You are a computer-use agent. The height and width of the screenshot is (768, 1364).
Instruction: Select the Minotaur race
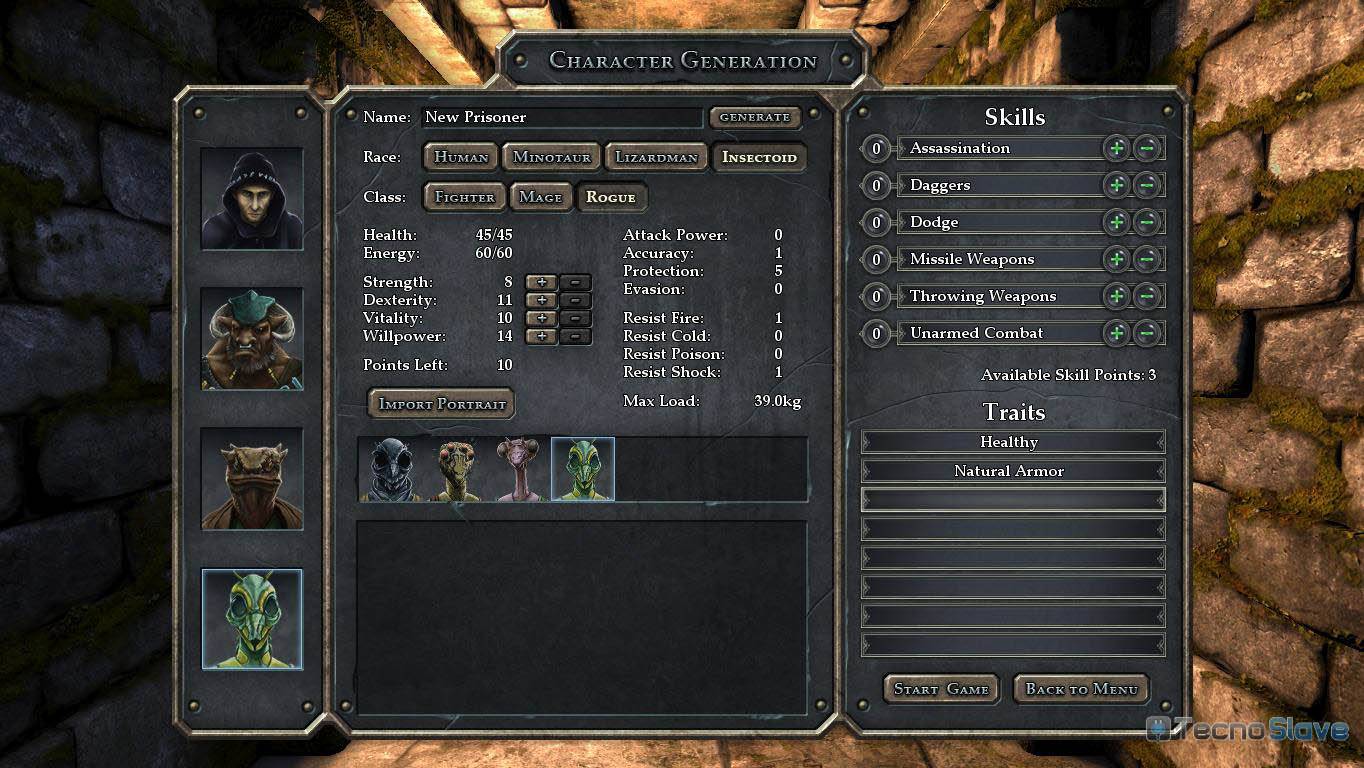[x=552, y=157]
